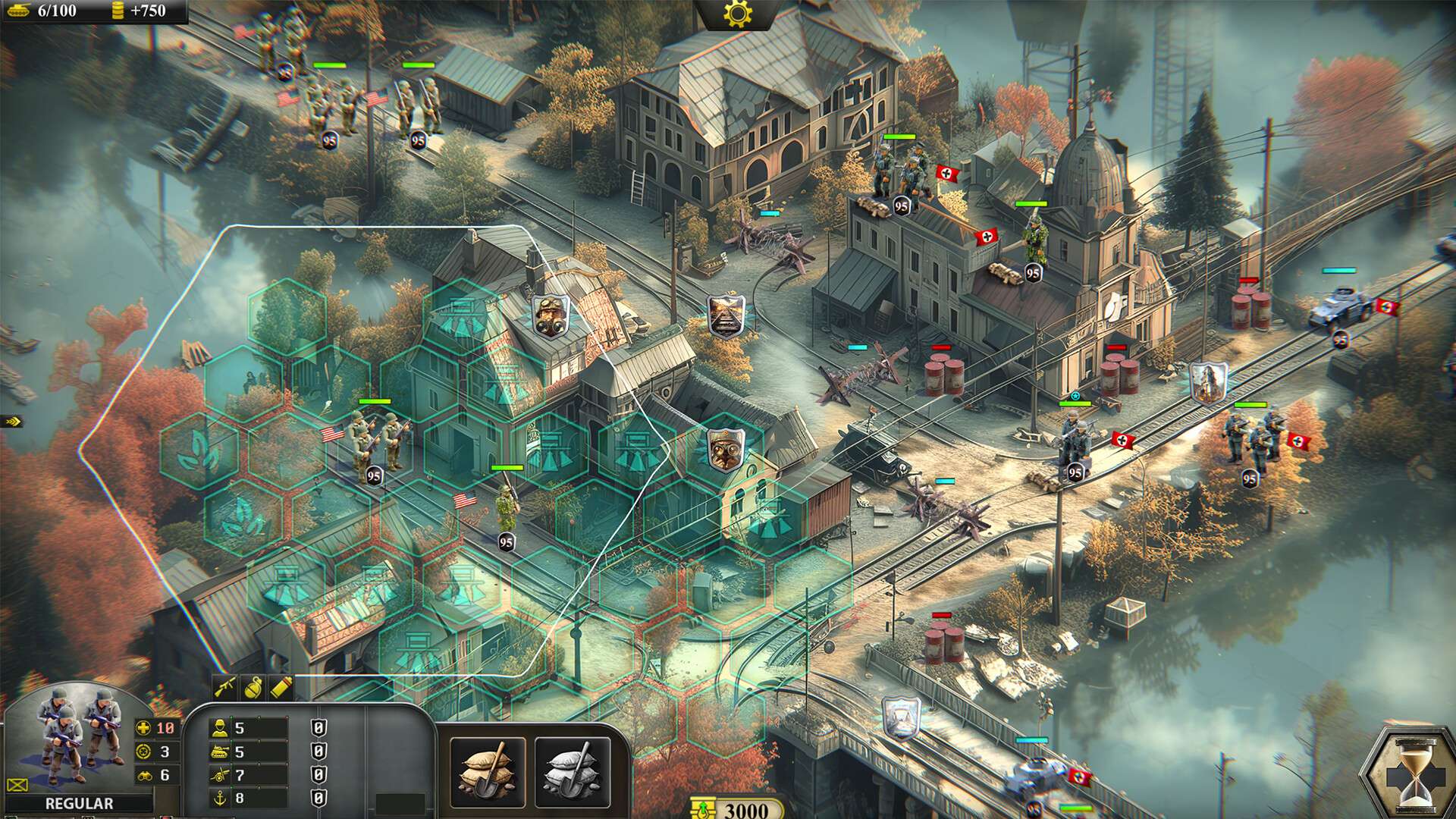1456x819 pixels.
Task: Select the grey sandbag shovel action
Action: click(573, 772)
